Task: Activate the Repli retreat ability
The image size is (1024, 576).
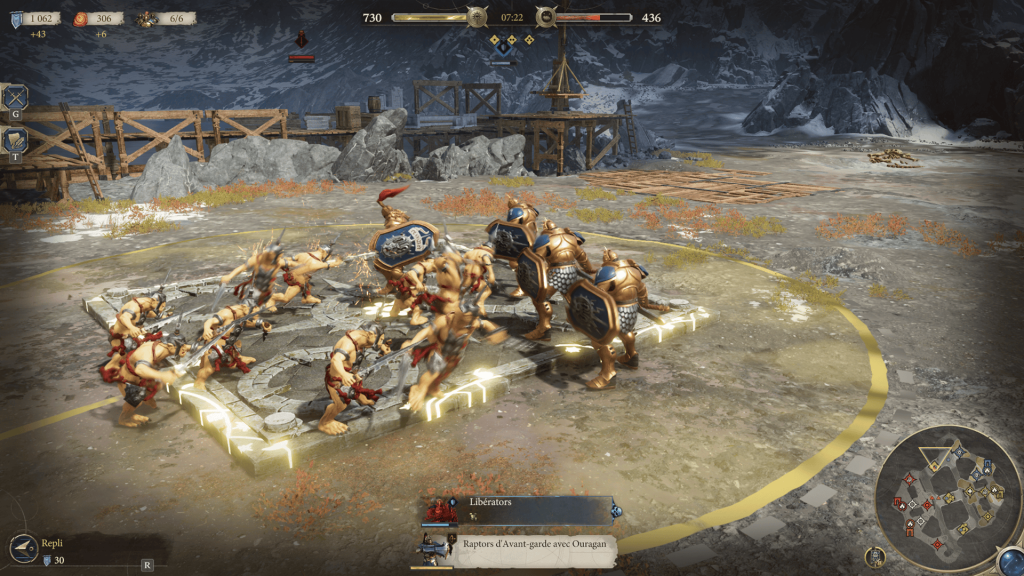Action: pyautogui.click(x=24, y=548)
